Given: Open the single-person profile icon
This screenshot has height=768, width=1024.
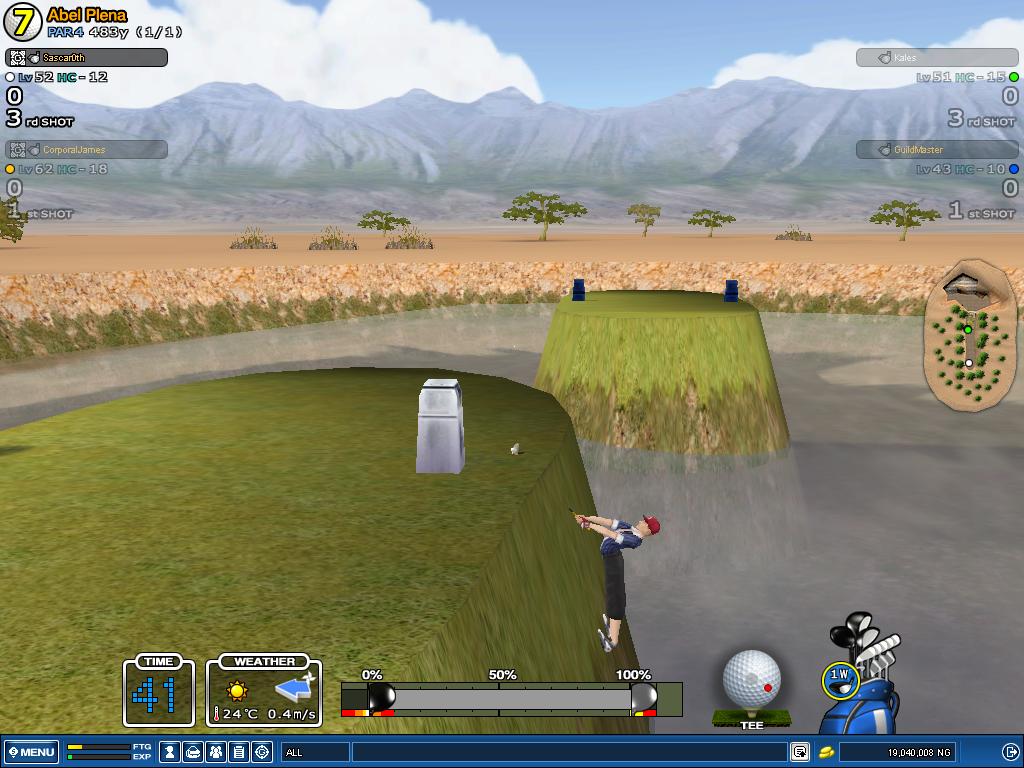Looking at the screenshot, I should coord(171,752).
